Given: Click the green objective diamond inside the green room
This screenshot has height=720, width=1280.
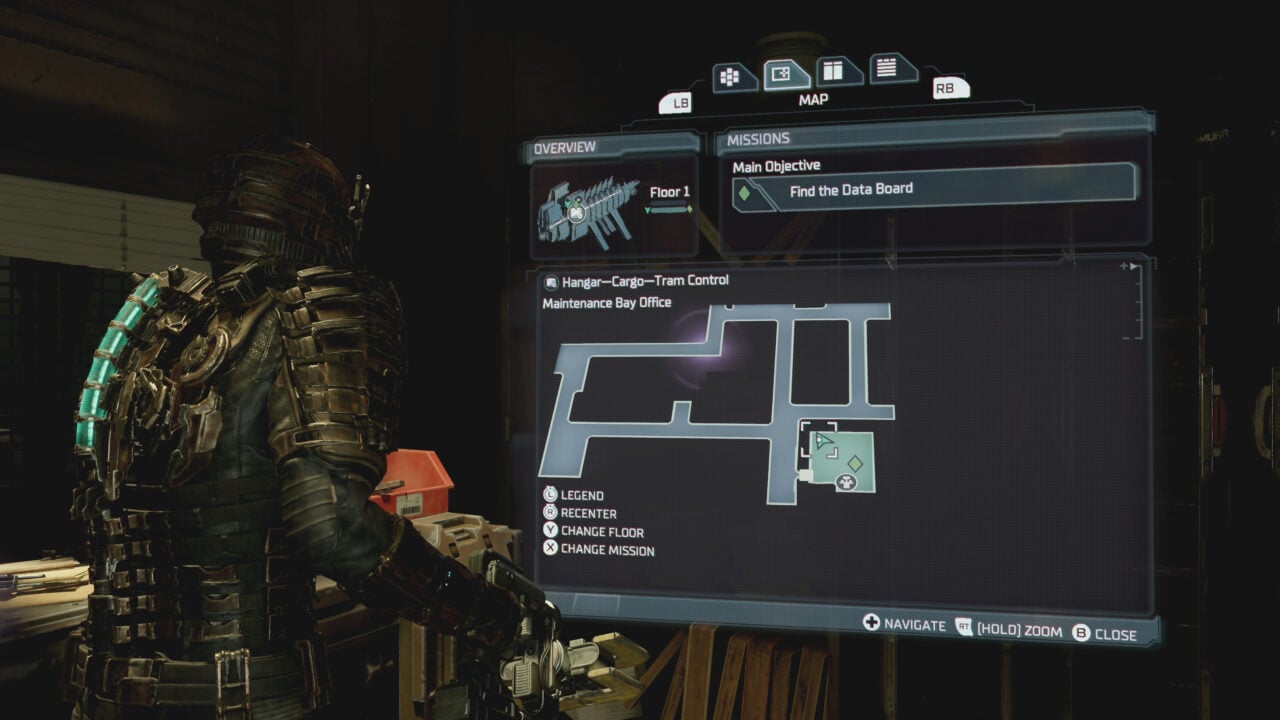Looking at the screenshot, I should 855,463.
